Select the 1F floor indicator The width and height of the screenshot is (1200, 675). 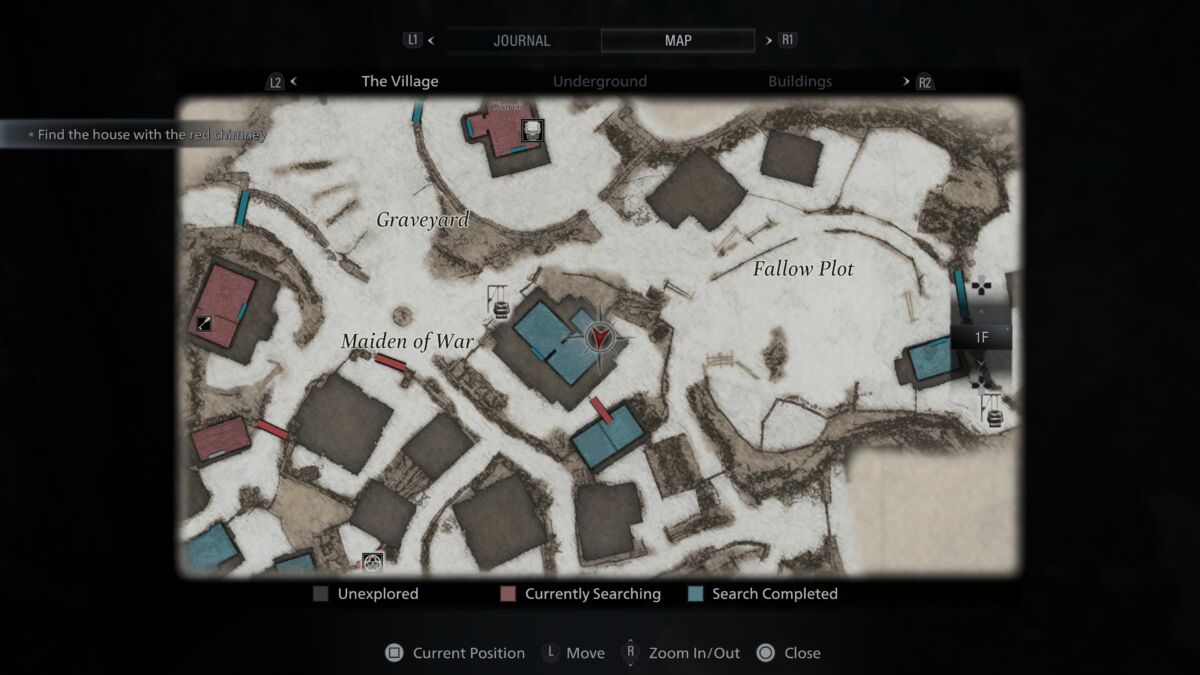coord(981,338)
